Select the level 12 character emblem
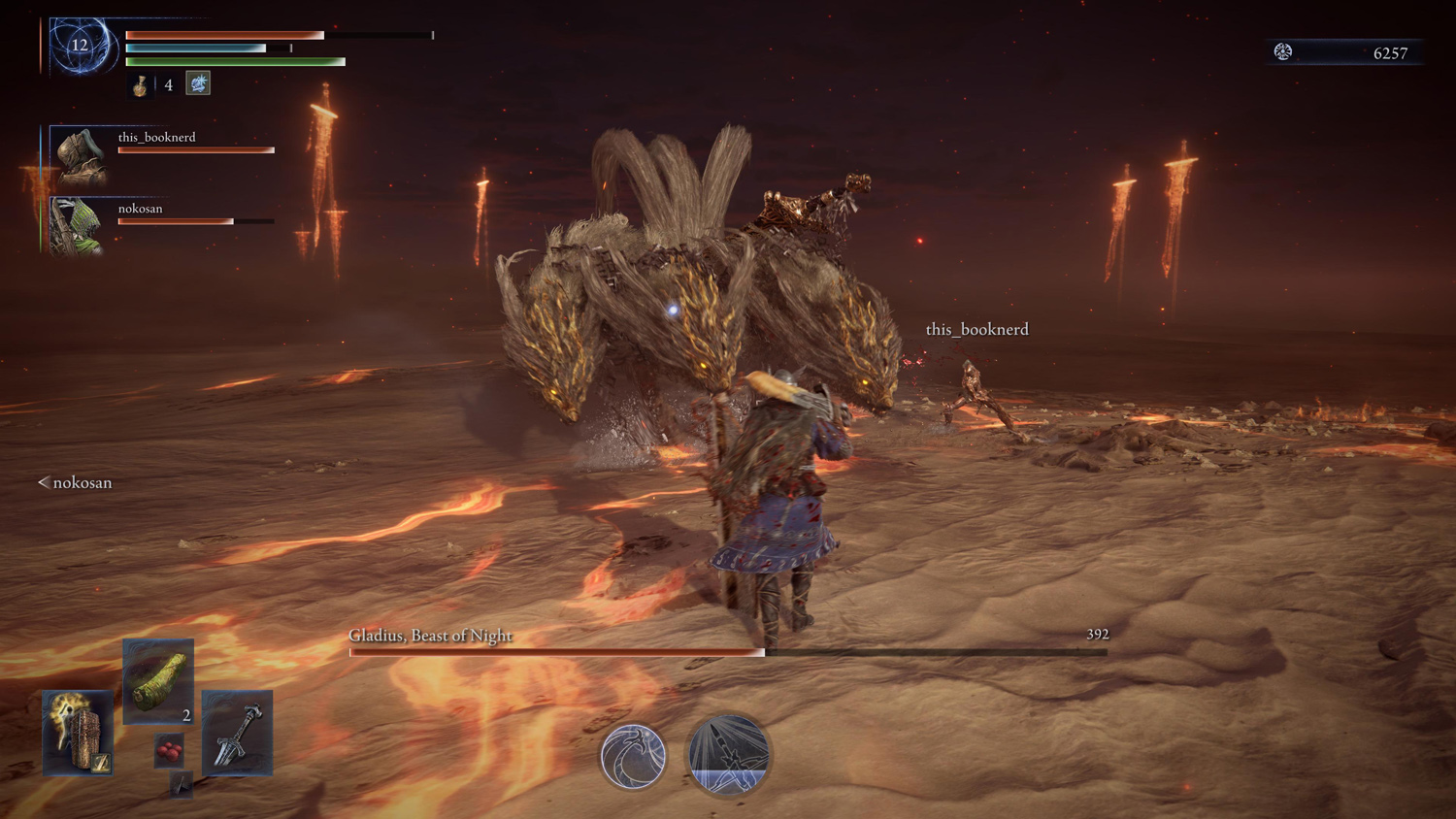 tap(81, 46)
